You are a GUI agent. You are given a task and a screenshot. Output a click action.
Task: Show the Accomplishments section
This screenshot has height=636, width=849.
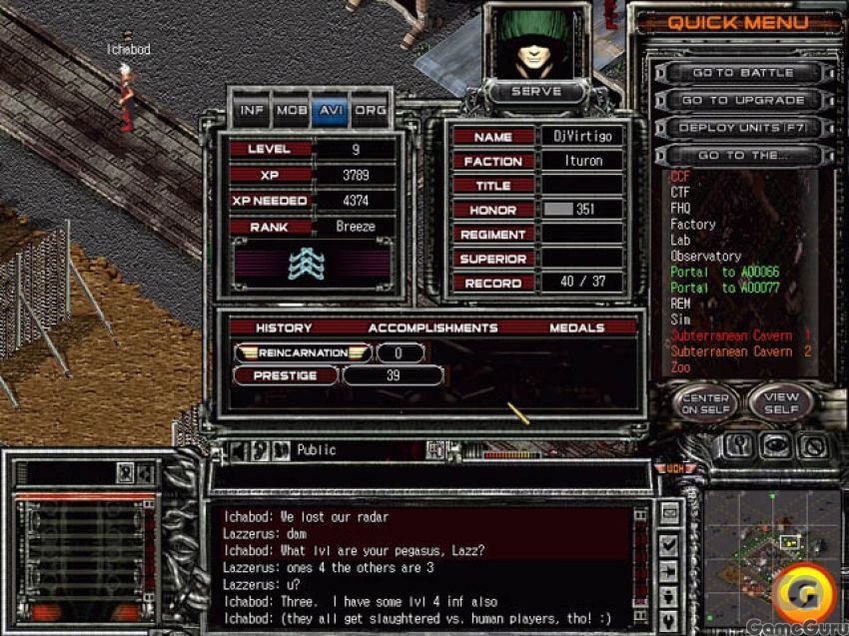tap(432, 328)
